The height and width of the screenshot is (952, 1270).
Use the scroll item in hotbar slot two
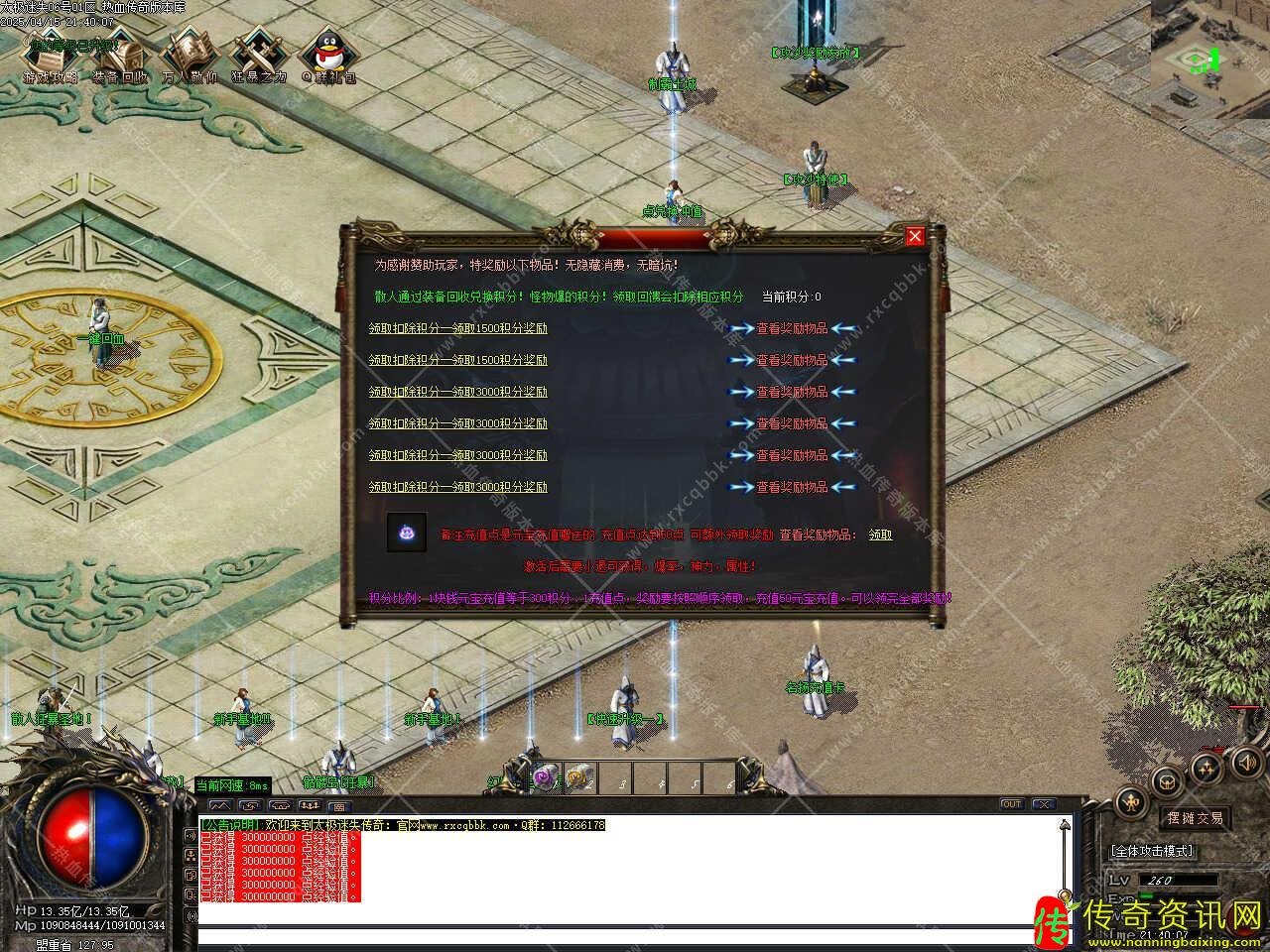click(579, 776)
